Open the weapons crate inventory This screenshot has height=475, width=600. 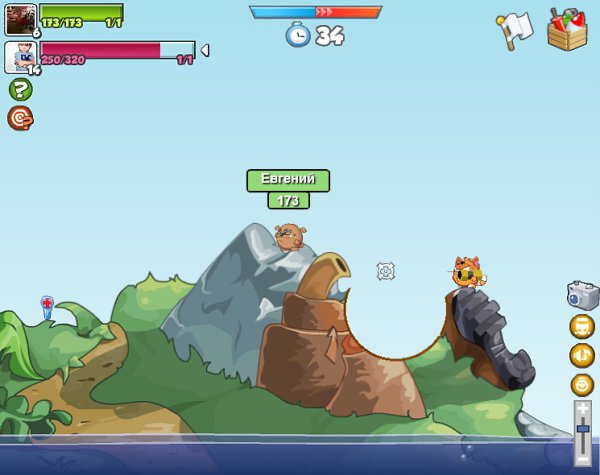[567, 28]
